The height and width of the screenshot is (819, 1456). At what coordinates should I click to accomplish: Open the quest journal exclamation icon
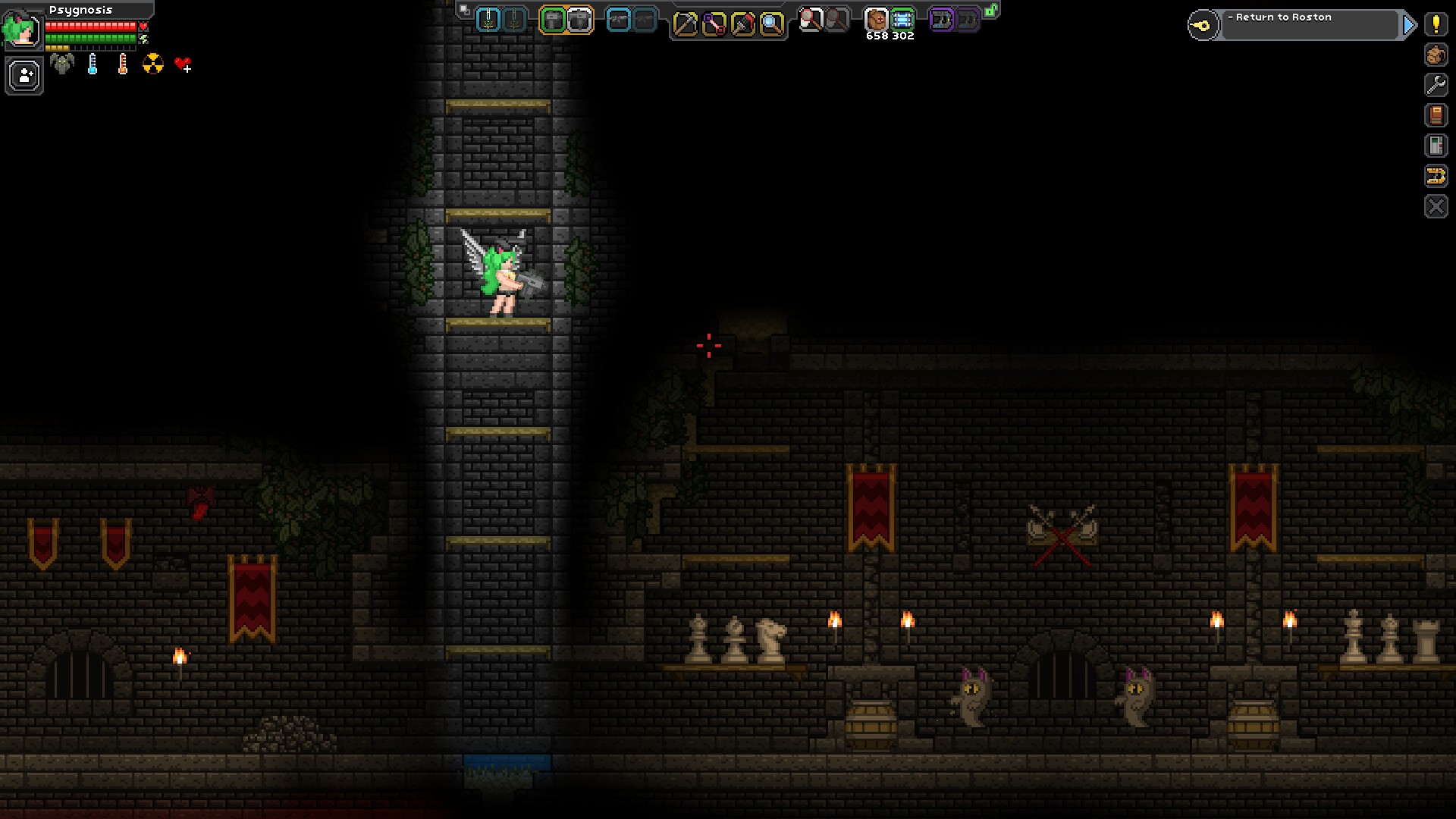(x=1436, y=24)
